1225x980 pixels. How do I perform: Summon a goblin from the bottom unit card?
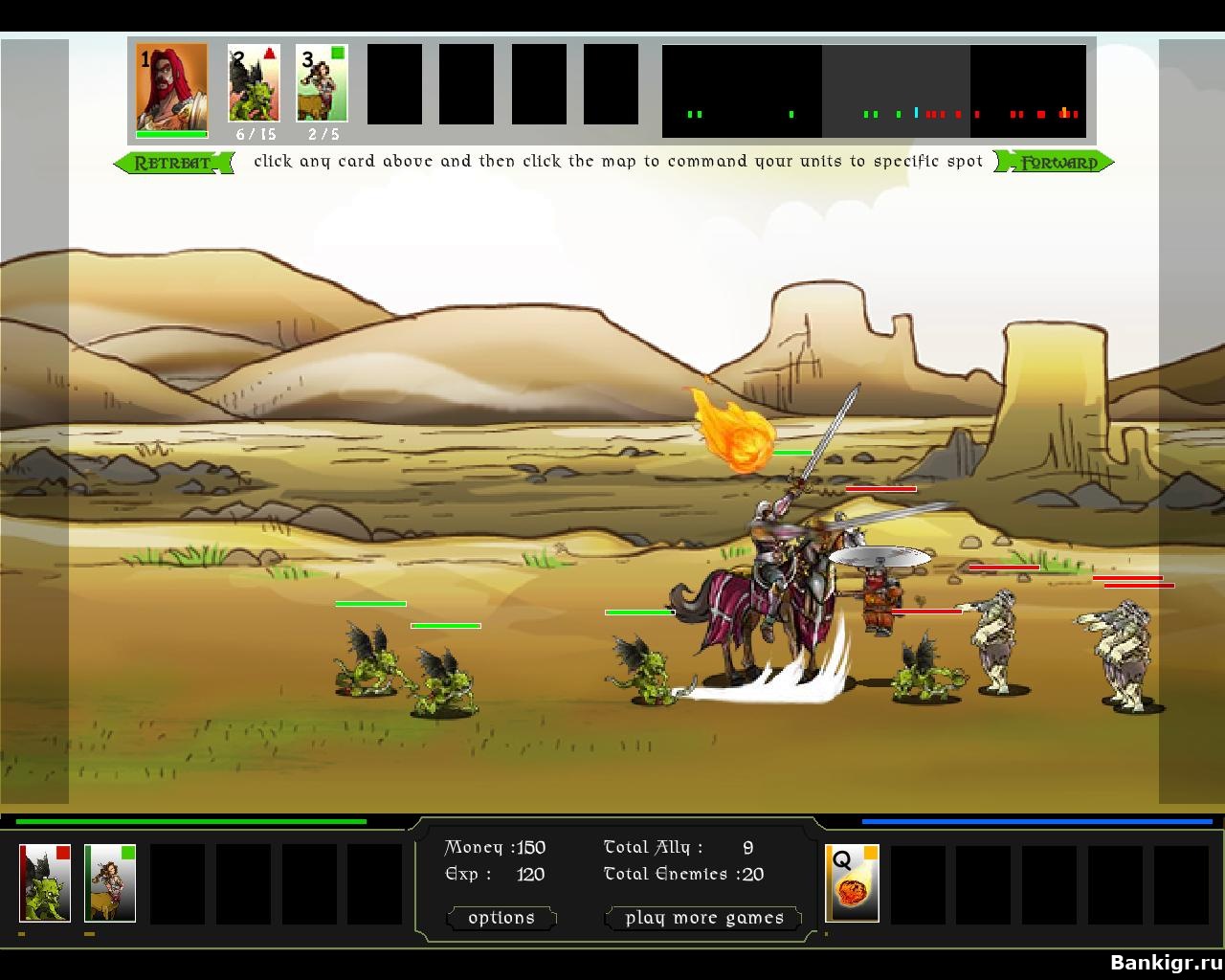(45, 882)
